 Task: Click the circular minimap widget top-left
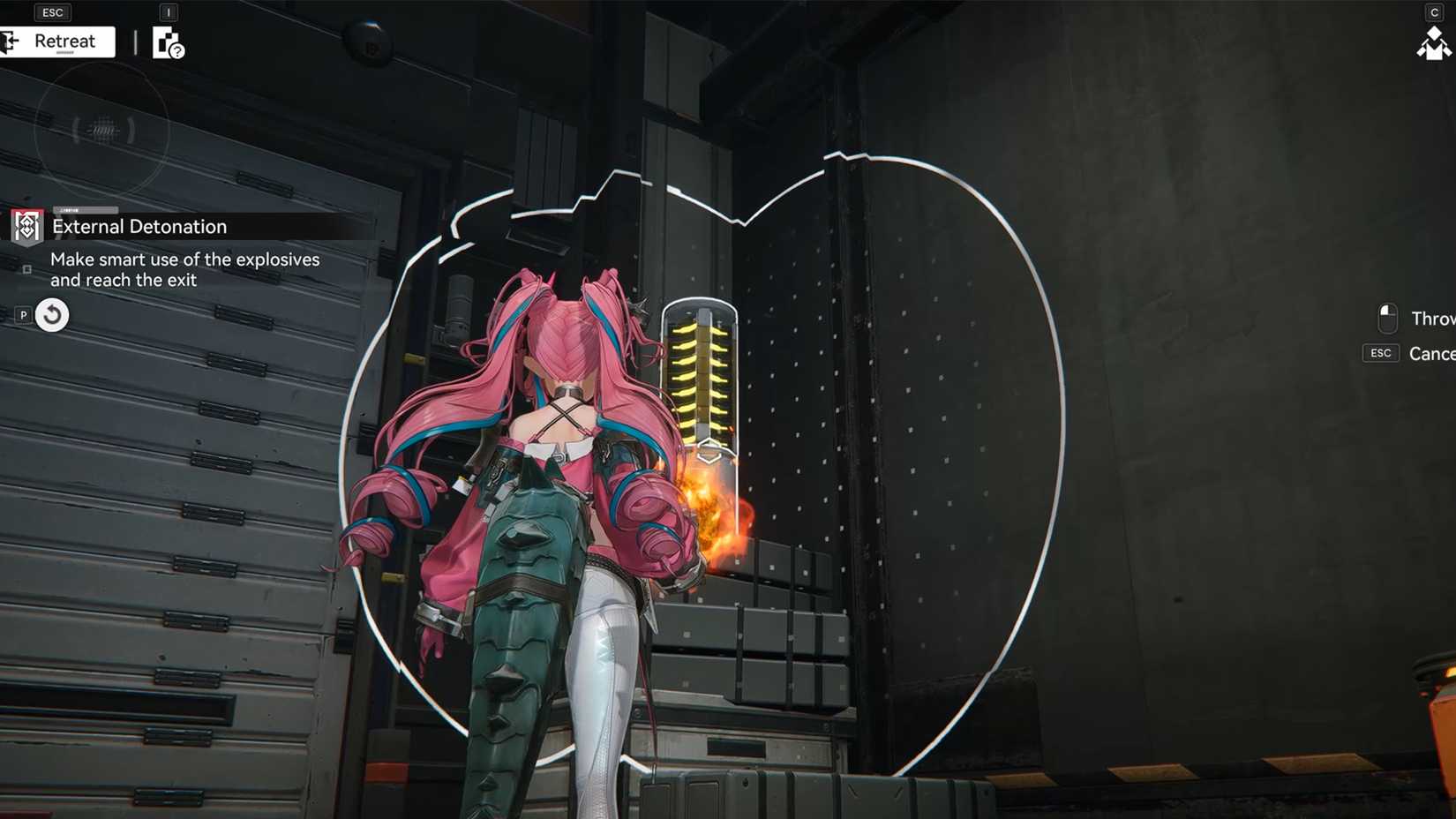coord(101,131)
